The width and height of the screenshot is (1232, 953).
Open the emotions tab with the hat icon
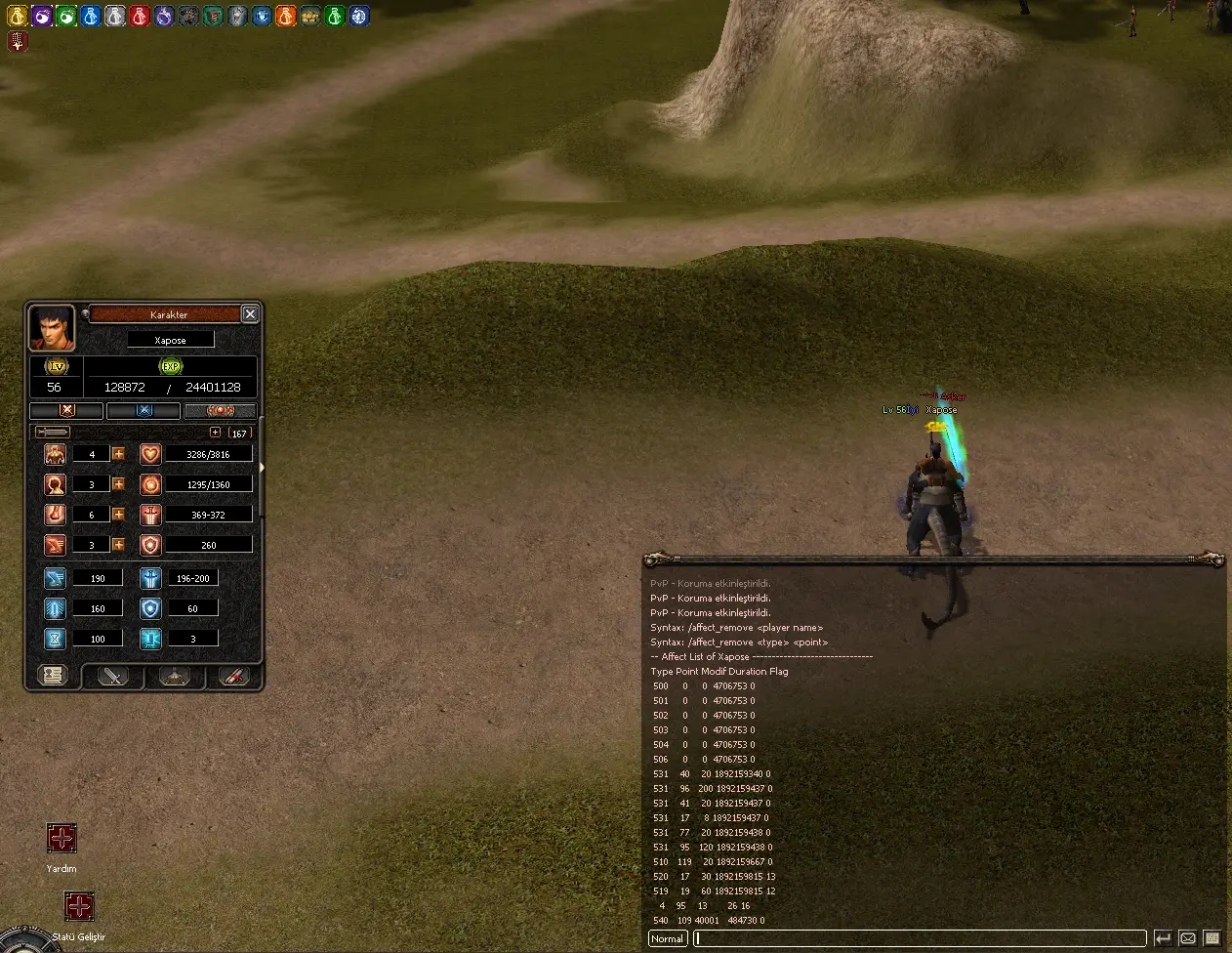pyautogui.click(x=174, y=676)
